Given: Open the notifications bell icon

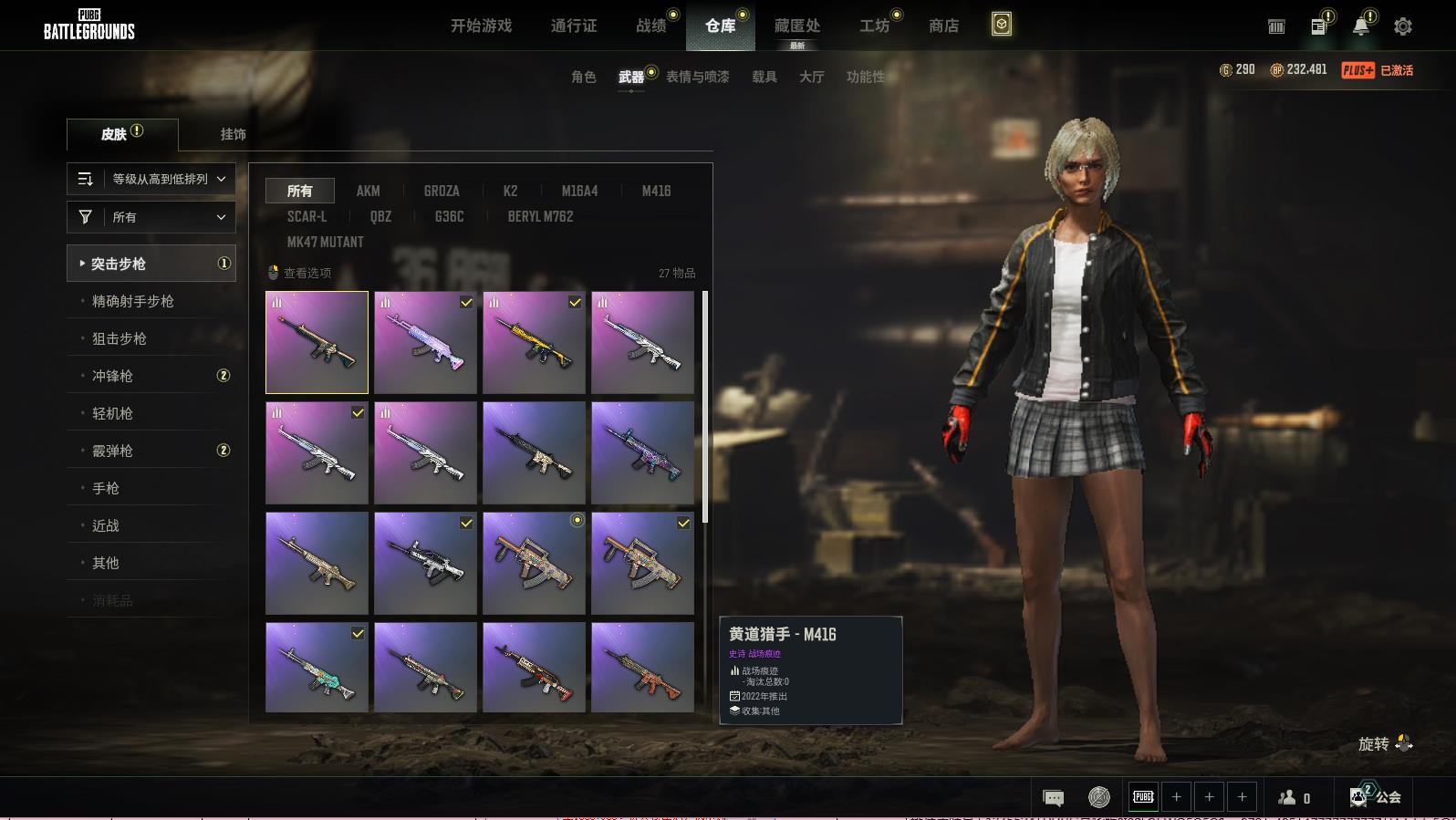Looking at the screenshot, I should (1360, 26).
